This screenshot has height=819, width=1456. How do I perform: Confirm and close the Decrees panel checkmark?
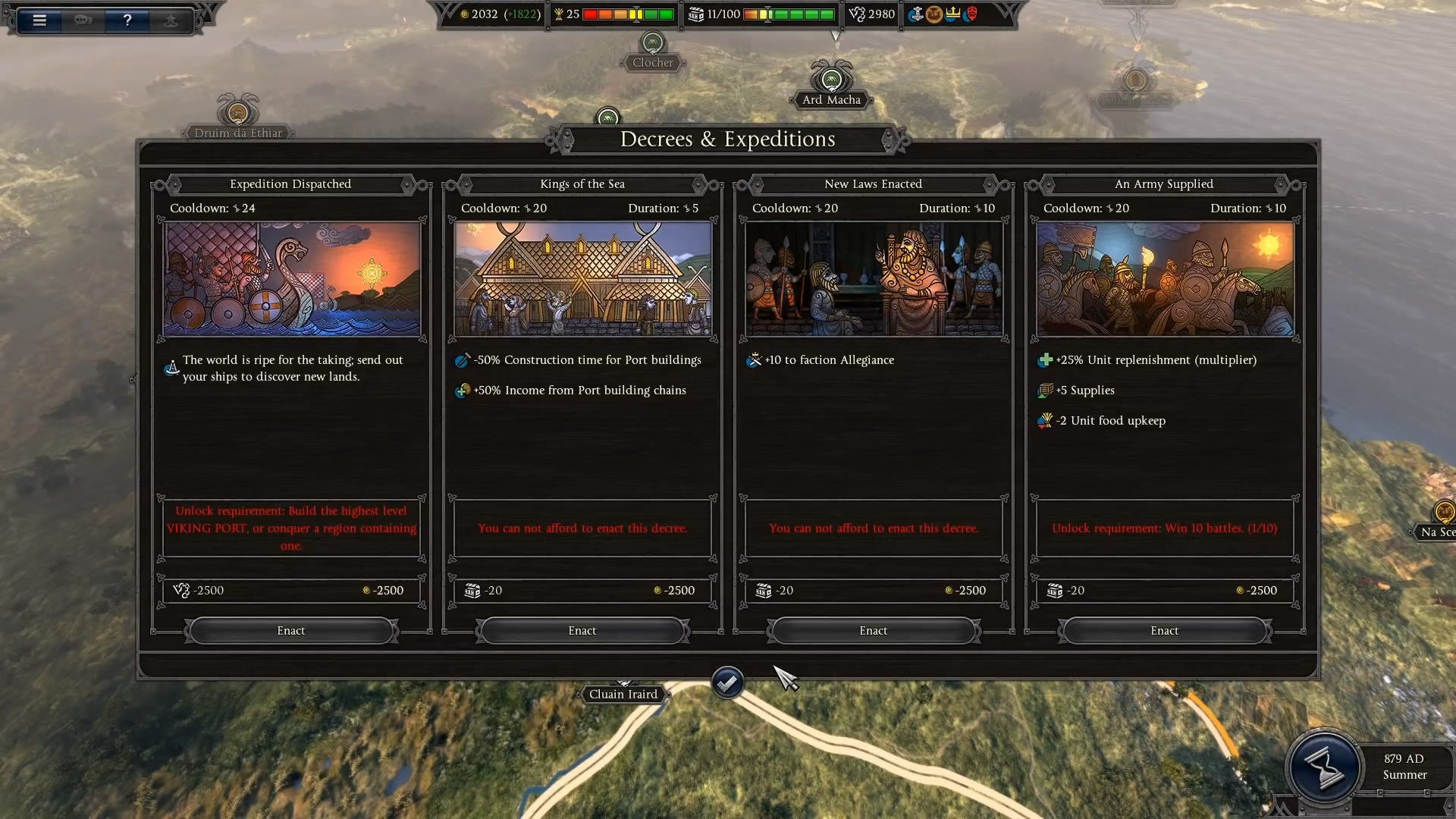[x=727, y=683]
